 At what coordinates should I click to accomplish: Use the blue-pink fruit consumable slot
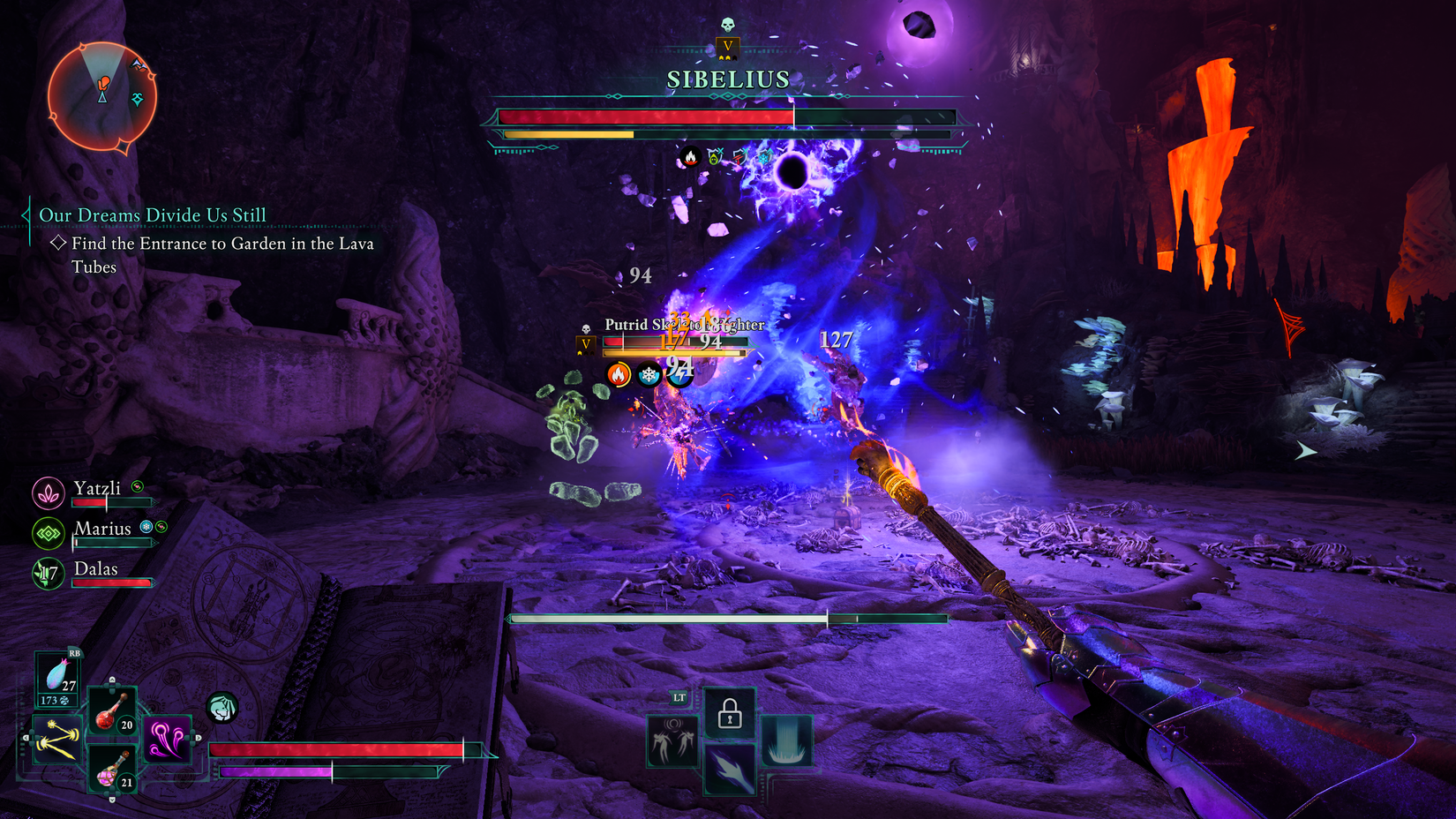(x=57, y=678)
